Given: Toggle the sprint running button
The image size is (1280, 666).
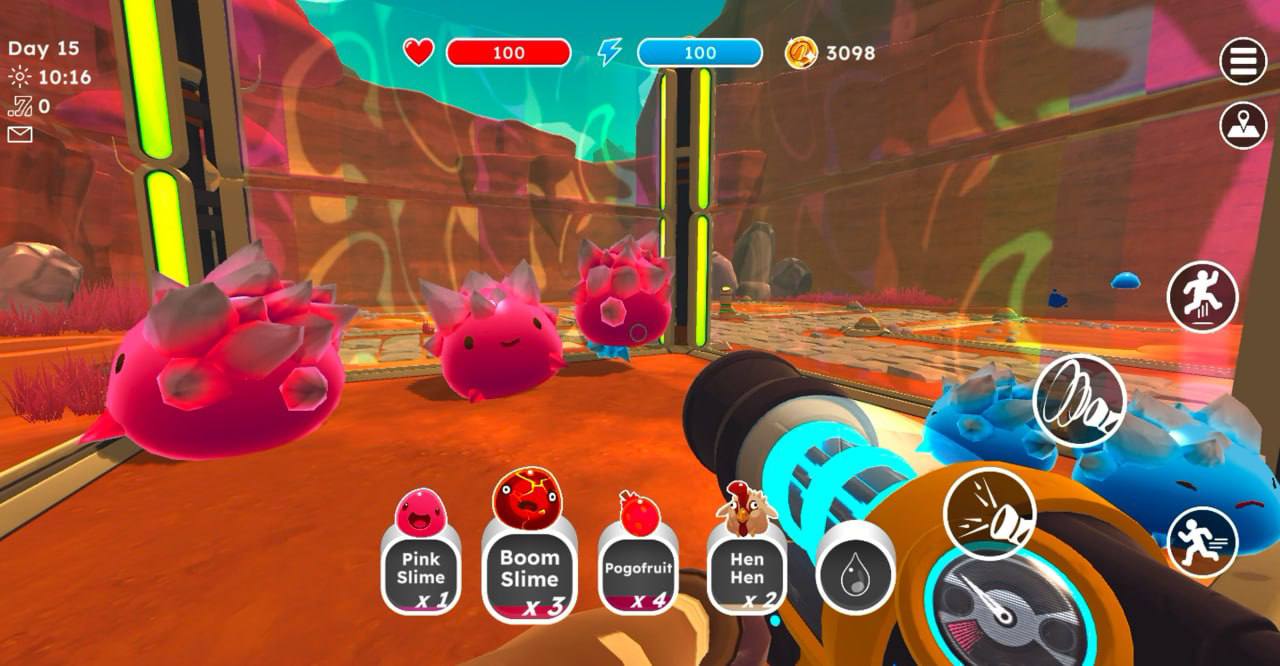Looking at the screenshot, I should point(1202,541).
